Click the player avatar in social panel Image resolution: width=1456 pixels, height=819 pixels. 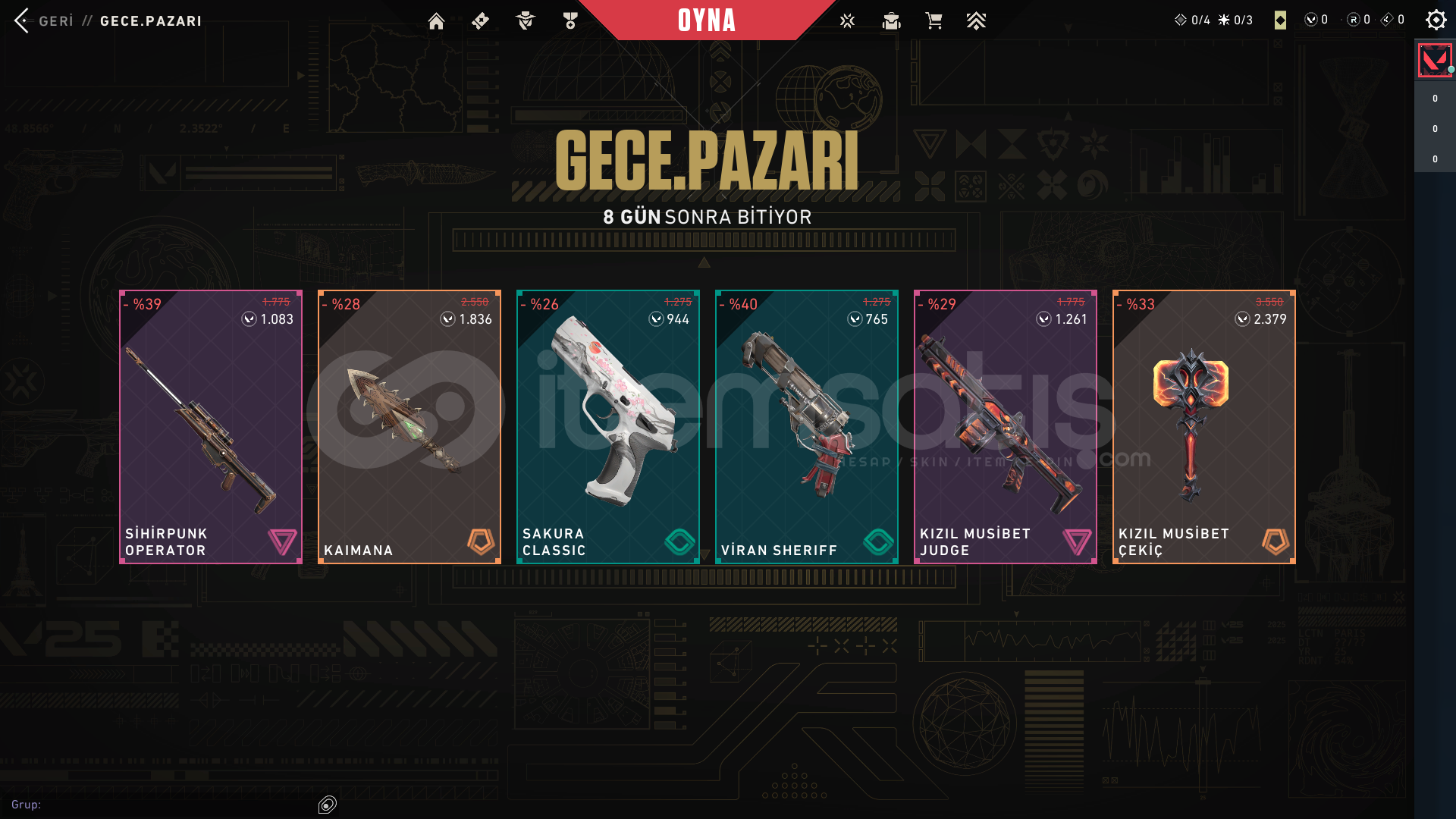tap(1434, 60)
